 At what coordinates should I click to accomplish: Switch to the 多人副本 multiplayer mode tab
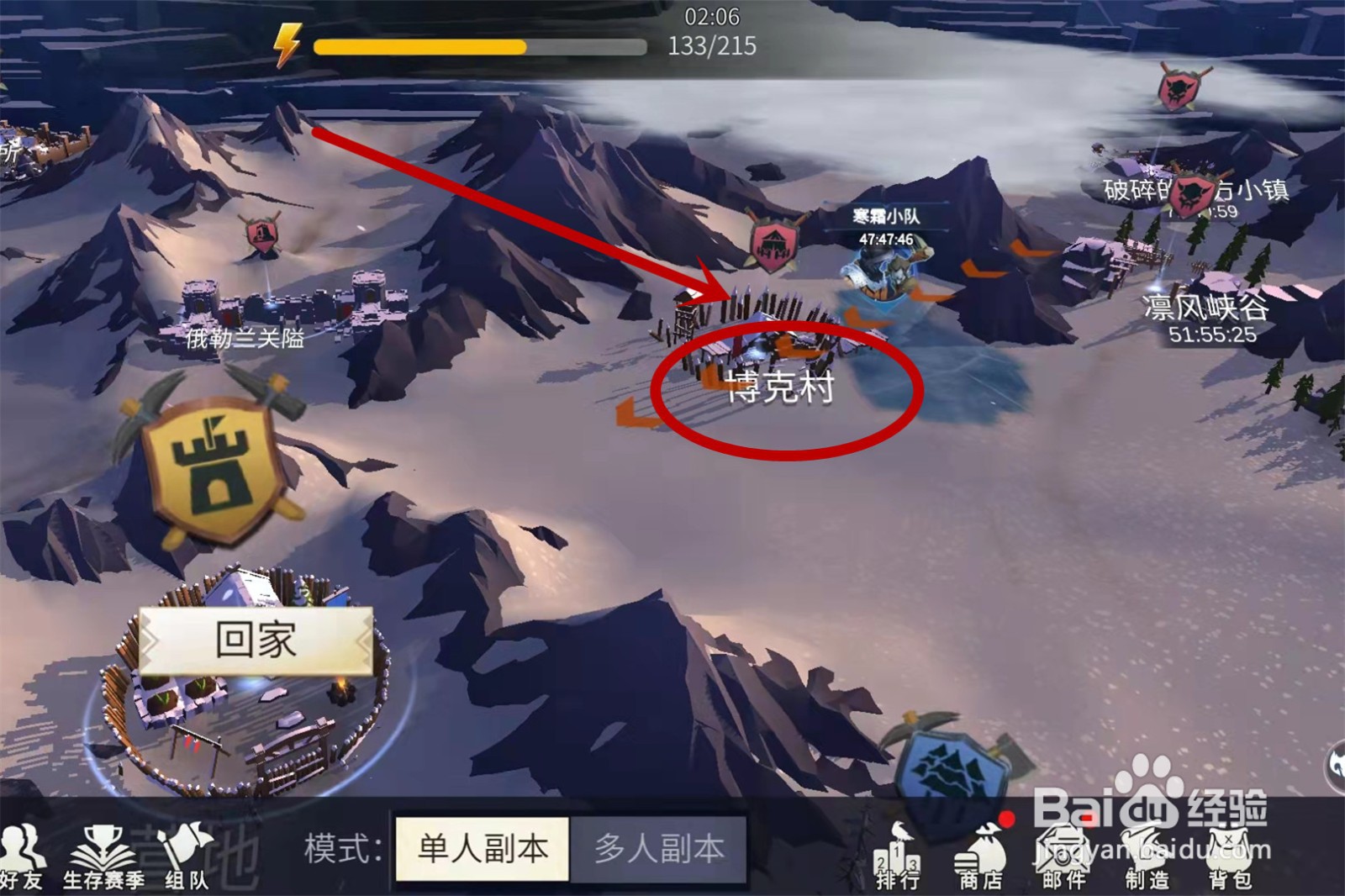point(660,849)
